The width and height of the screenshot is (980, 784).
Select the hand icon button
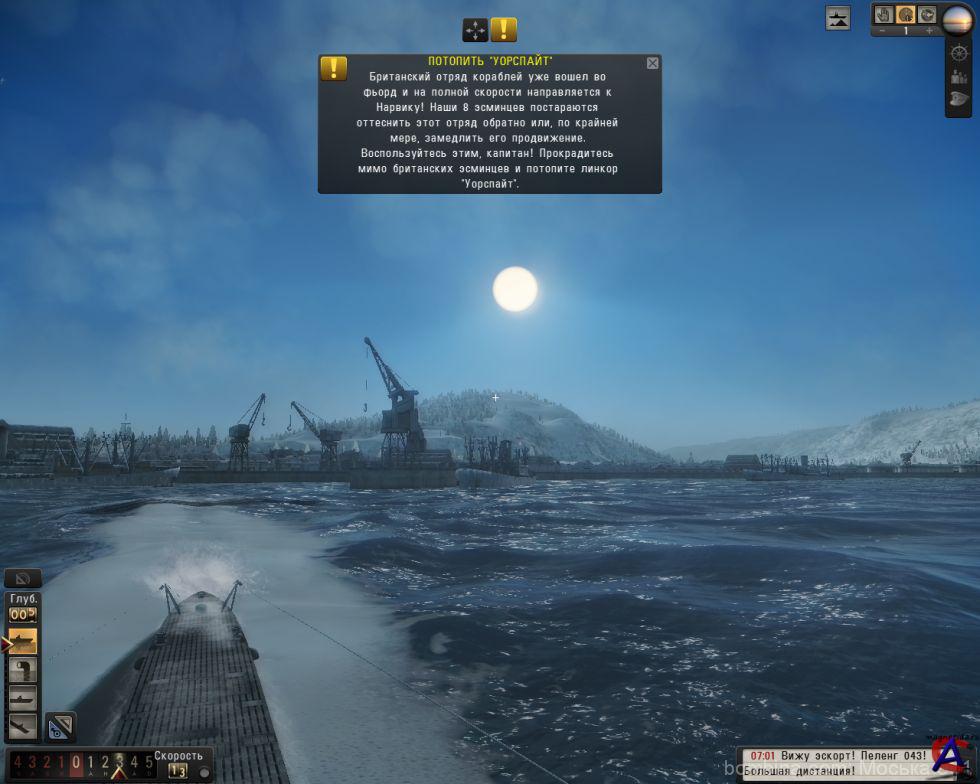point(884,15)
